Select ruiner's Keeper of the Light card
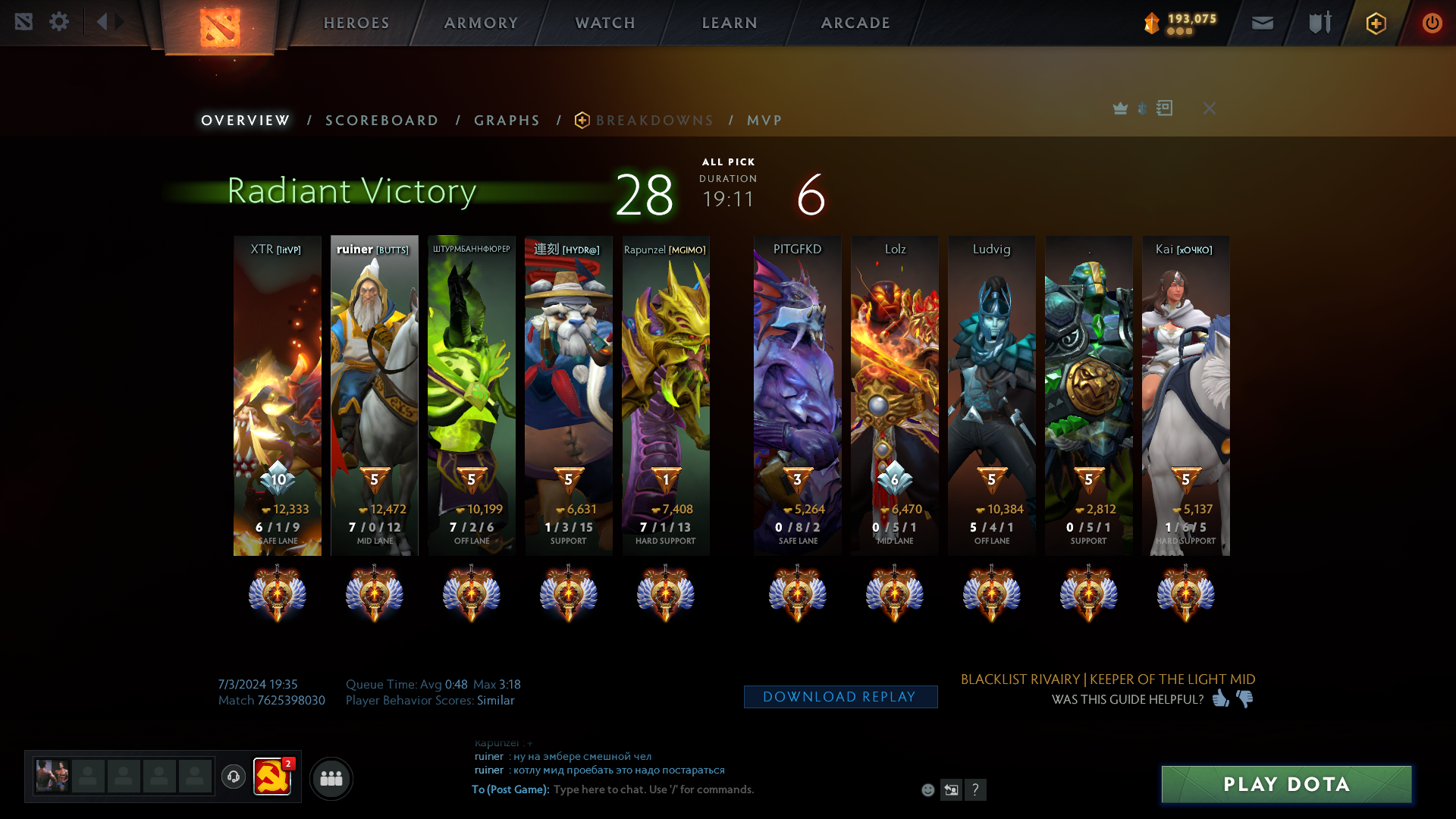This screenshot has height=819, width=1456. (x=374, y=394)
